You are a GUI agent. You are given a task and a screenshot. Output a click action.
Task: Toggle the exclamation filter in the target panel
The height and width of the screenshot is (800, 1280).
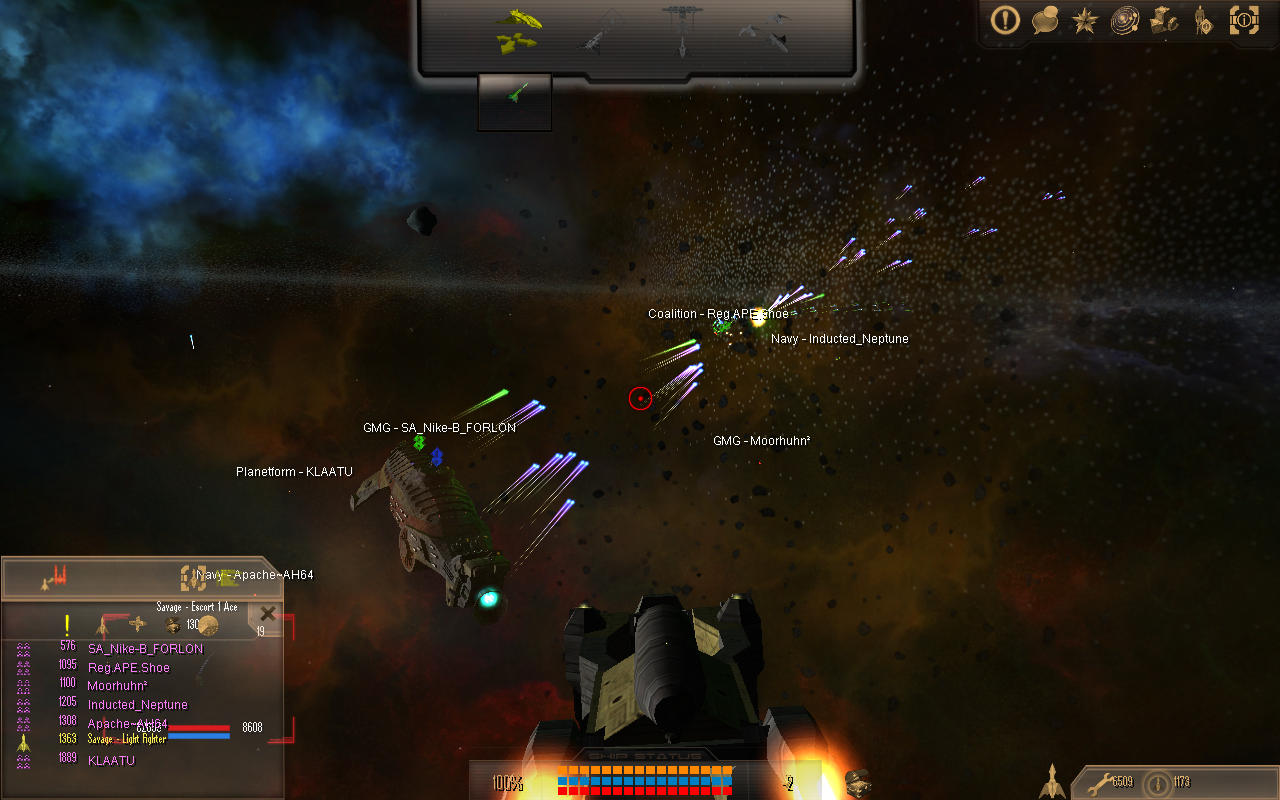click(x=66, y=626)
